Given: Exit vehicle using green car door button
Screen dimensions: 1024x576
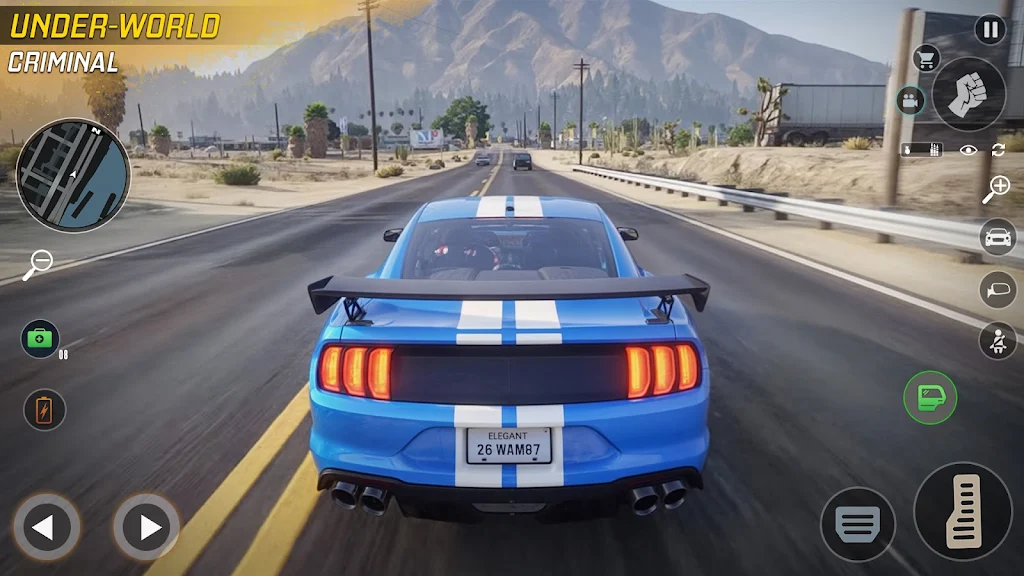Looking at the screenshot, I should (930, 397).
